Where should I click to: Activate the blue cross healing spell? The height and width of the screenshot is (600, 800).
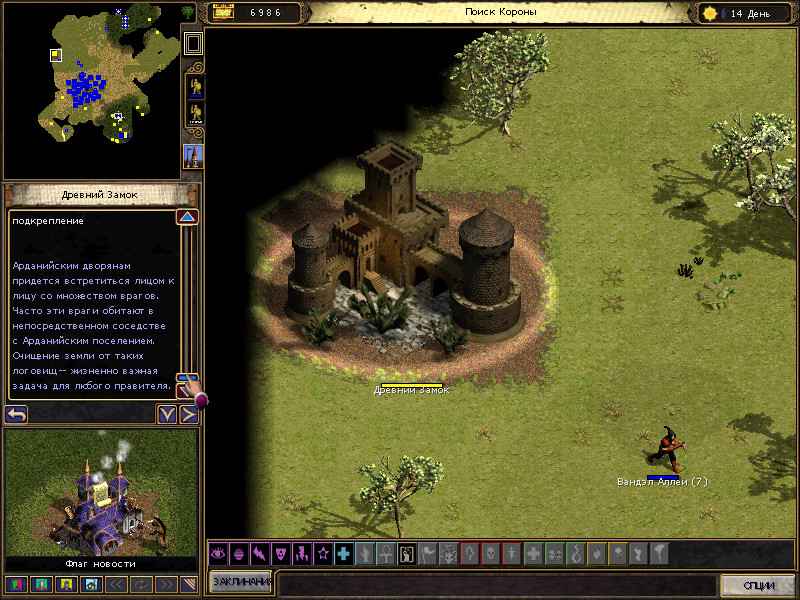click(x=343, y=553)
